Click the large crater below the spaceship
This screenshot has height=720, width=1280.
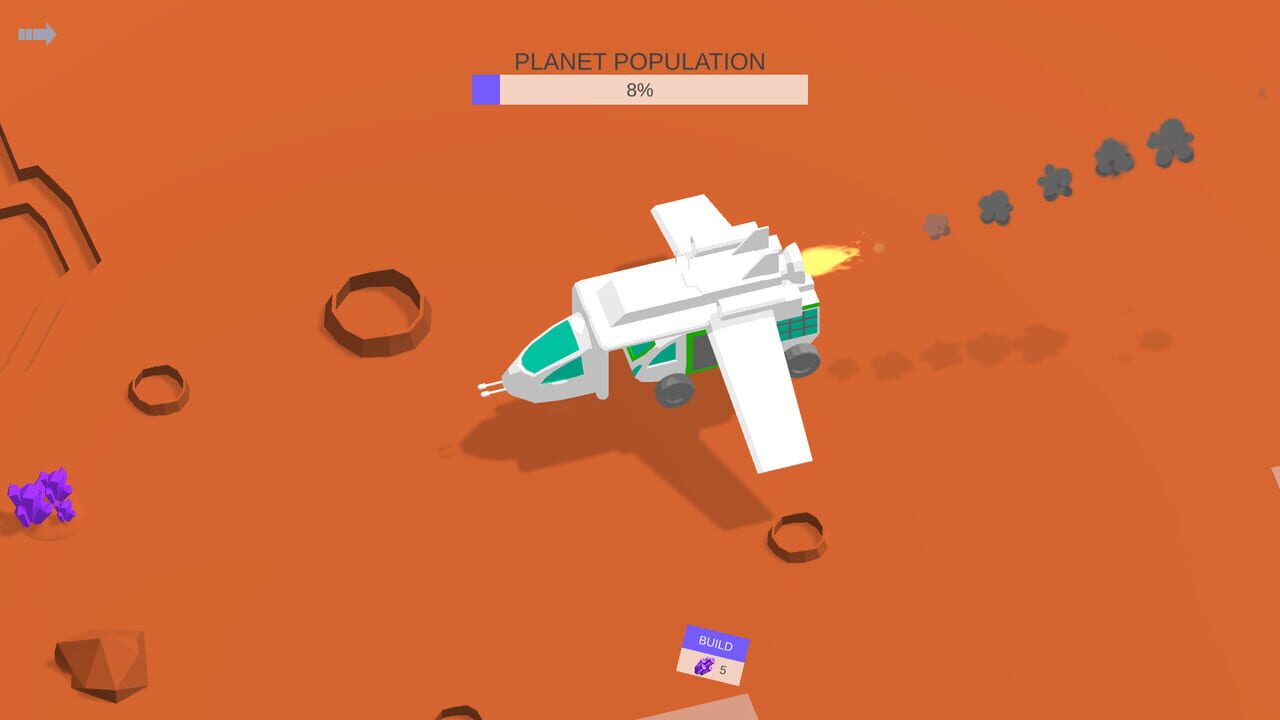(x=795, y=537)
